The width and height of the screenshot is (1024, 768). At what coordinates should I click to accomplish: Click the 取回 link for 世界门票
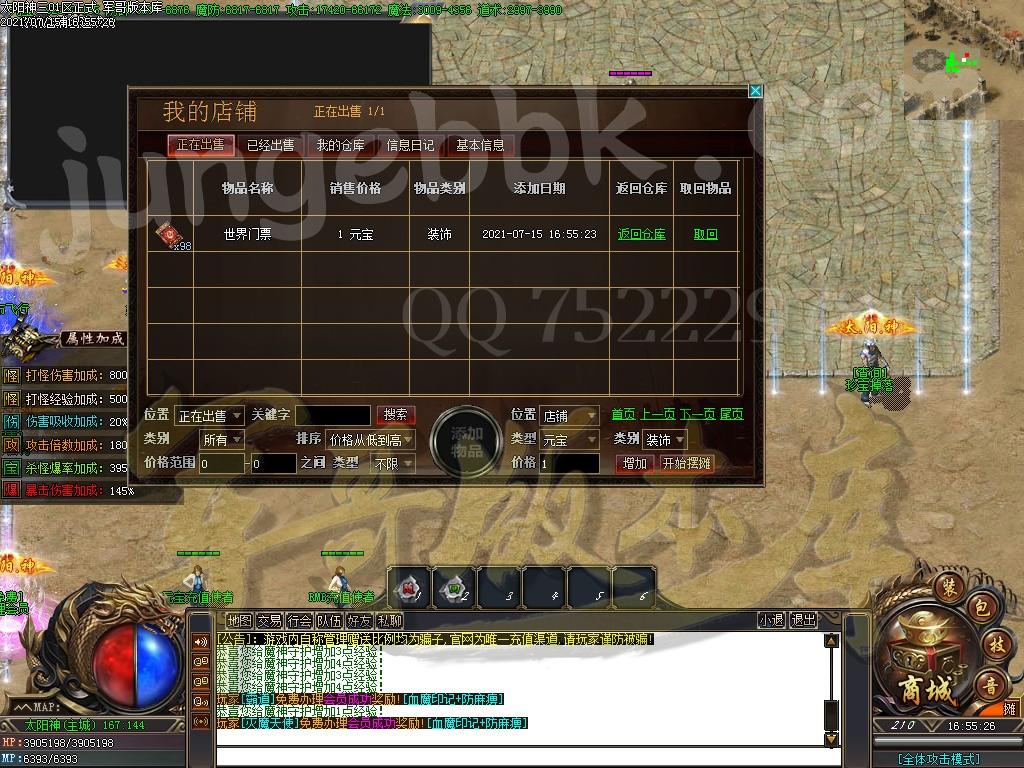(x=705, y=234)
